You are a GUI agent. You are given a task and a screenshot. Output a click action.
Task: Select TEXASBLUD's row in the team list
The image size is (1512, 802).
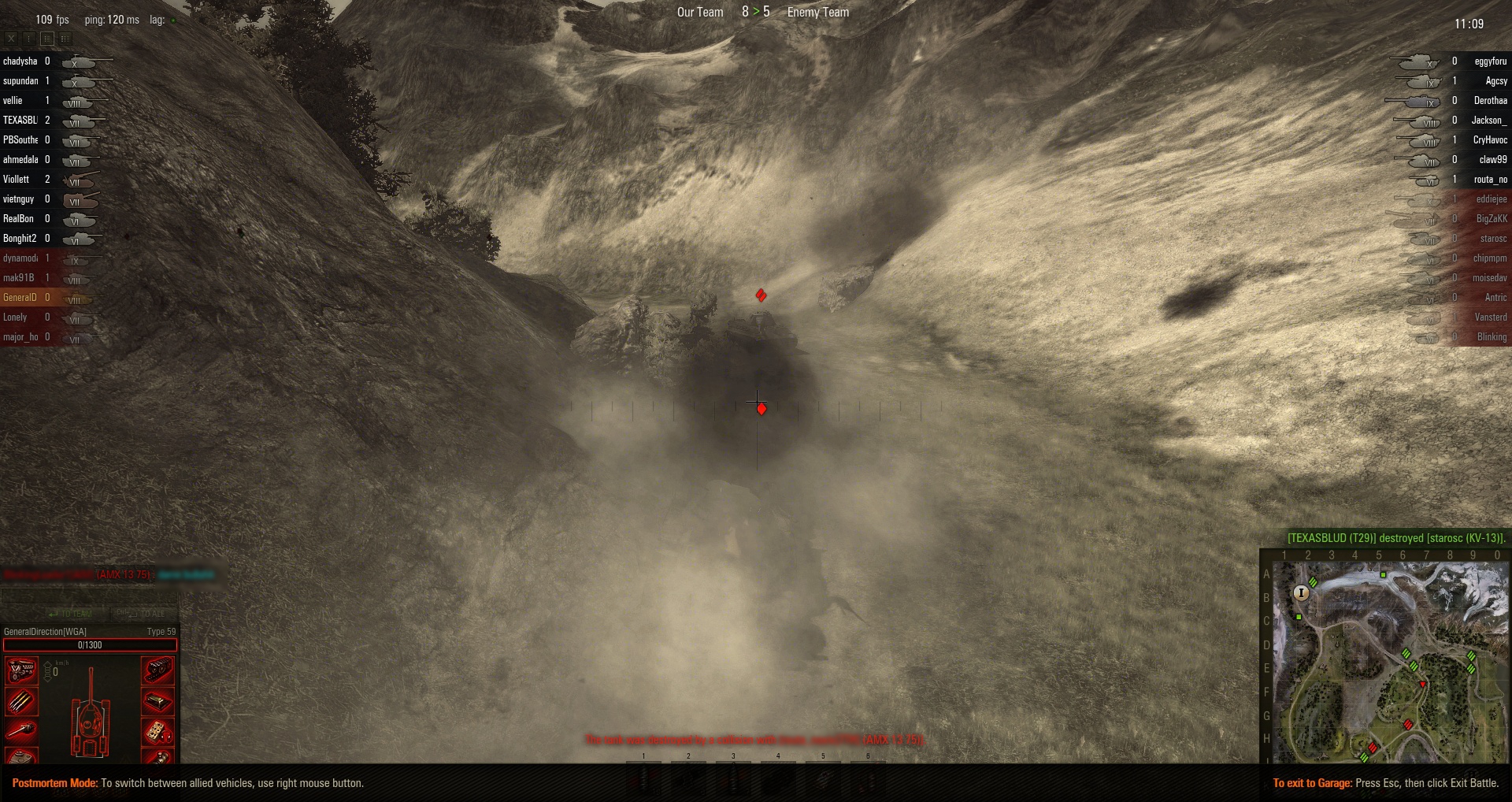click(x=20, y=121)
